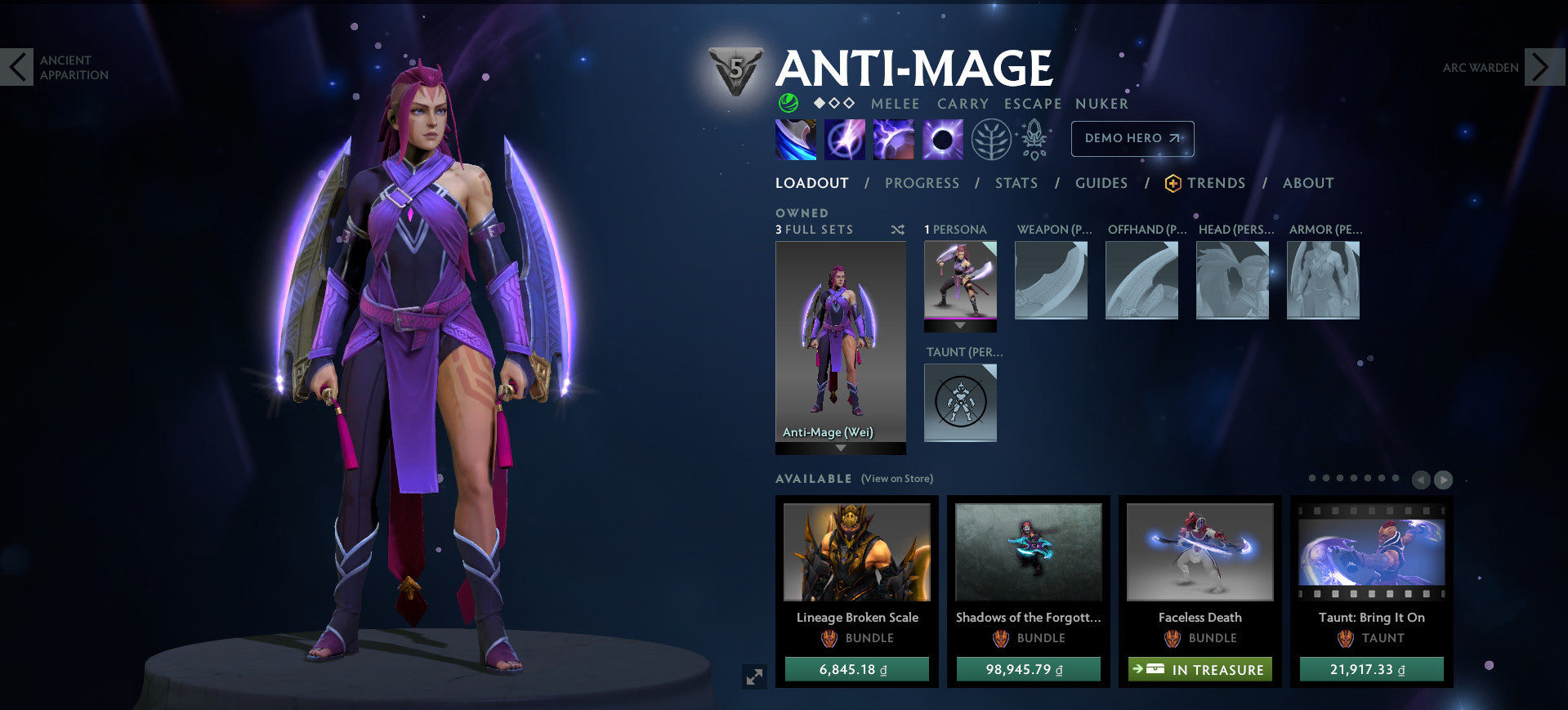Image resolution: width=1568 pixels, height=710 pixels.
Task: Expand the Anti-Mage (Wei) set details
Action: click(x=840, y=446)
